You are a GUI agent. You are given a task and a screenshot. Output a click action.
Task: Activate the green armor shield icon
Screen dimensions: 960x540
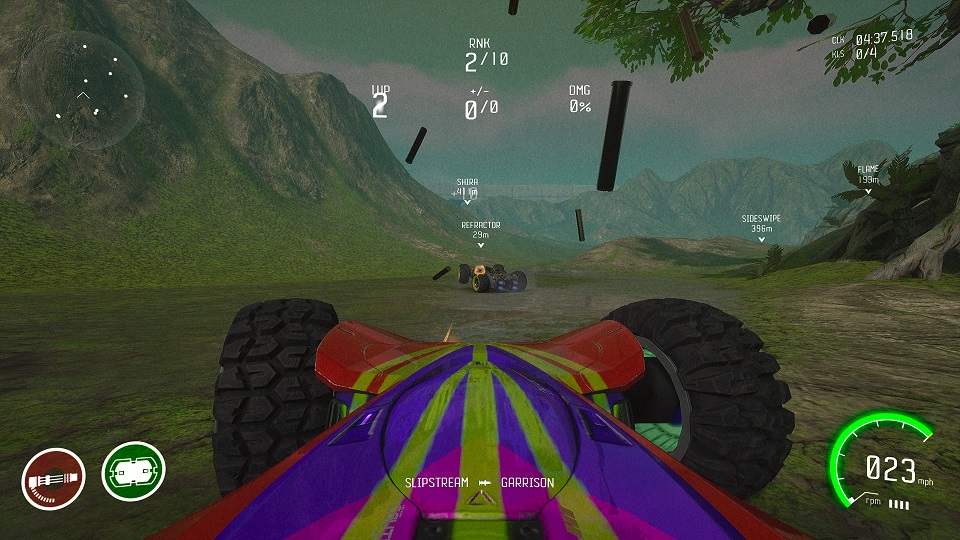[133, 473]
